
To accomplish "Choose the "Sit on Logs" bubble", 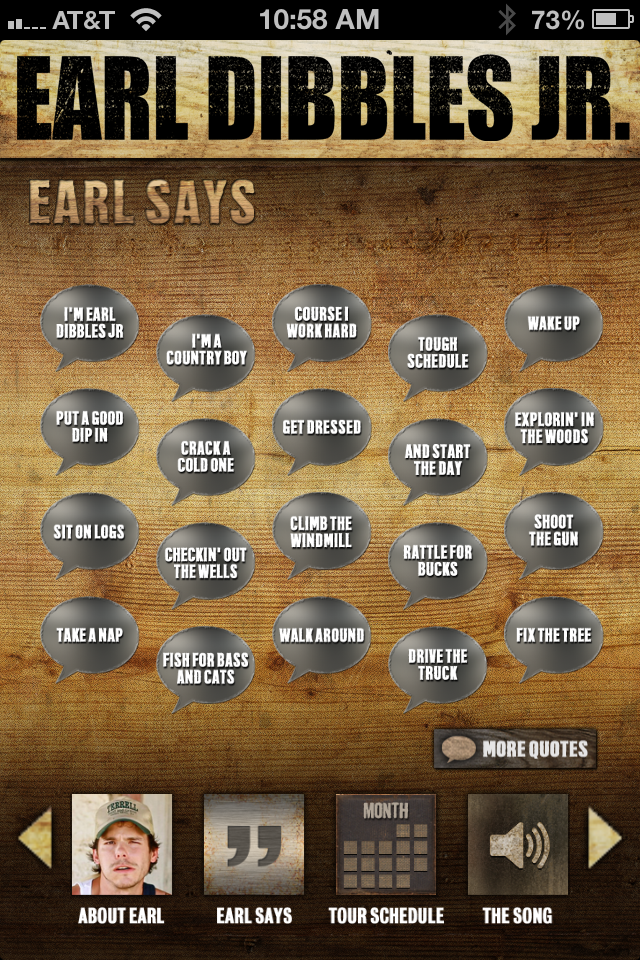I will 90,532.
